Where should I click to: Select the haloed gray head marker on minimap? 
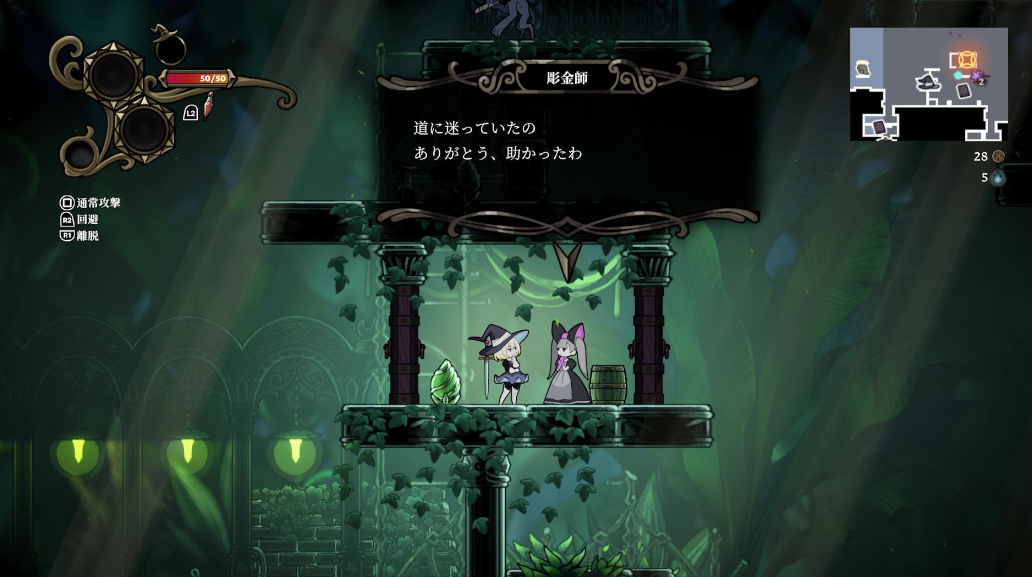coord(862,69)
